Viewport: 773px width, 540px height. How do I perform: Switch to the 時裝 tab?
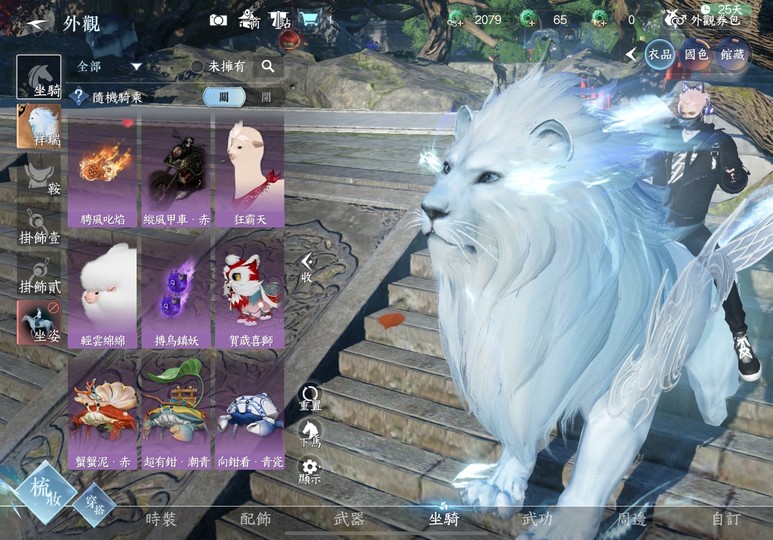point(160,519)
